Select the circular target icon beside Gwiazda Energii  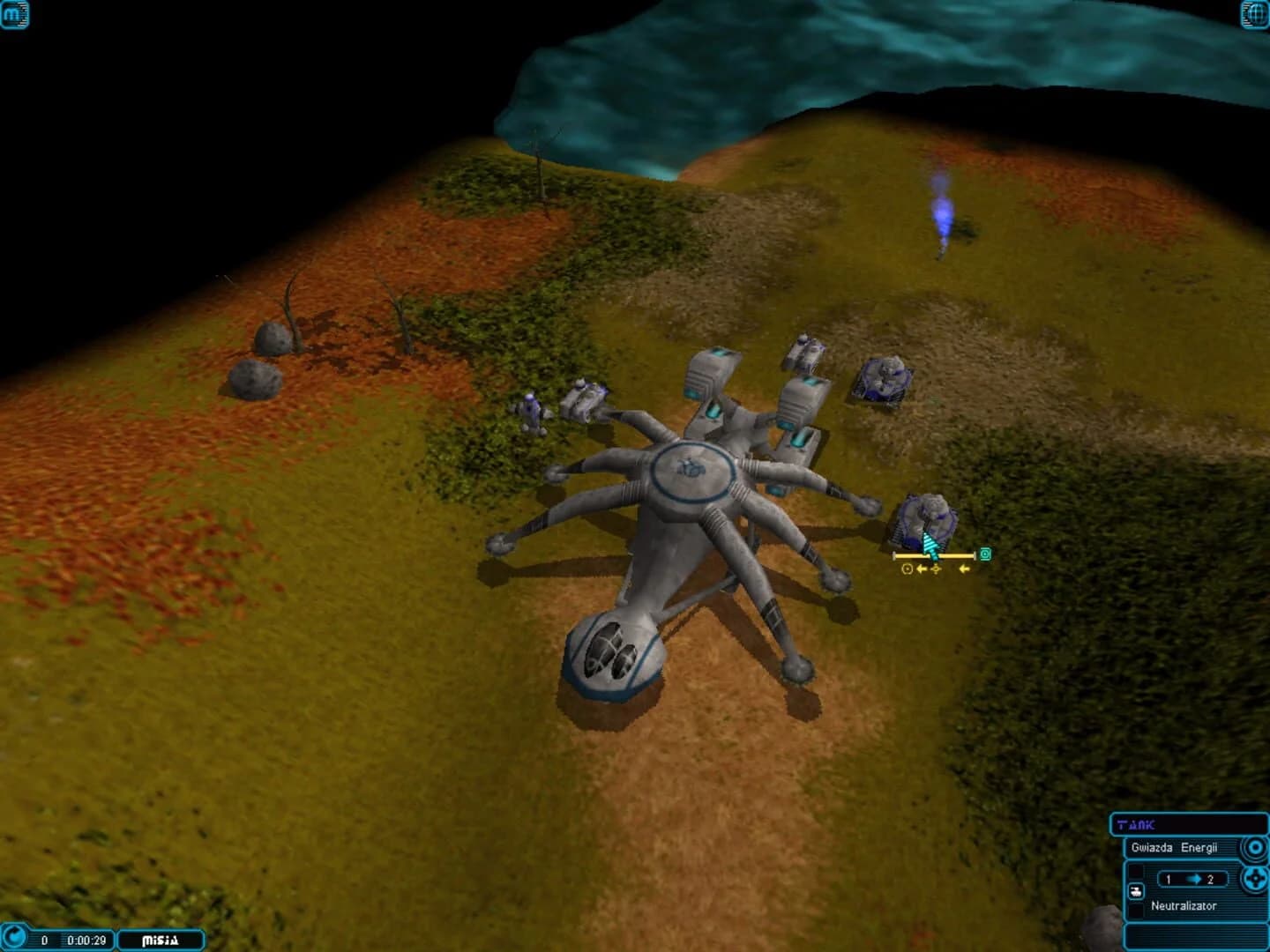pyautogui.click(x=1253, y=846)
